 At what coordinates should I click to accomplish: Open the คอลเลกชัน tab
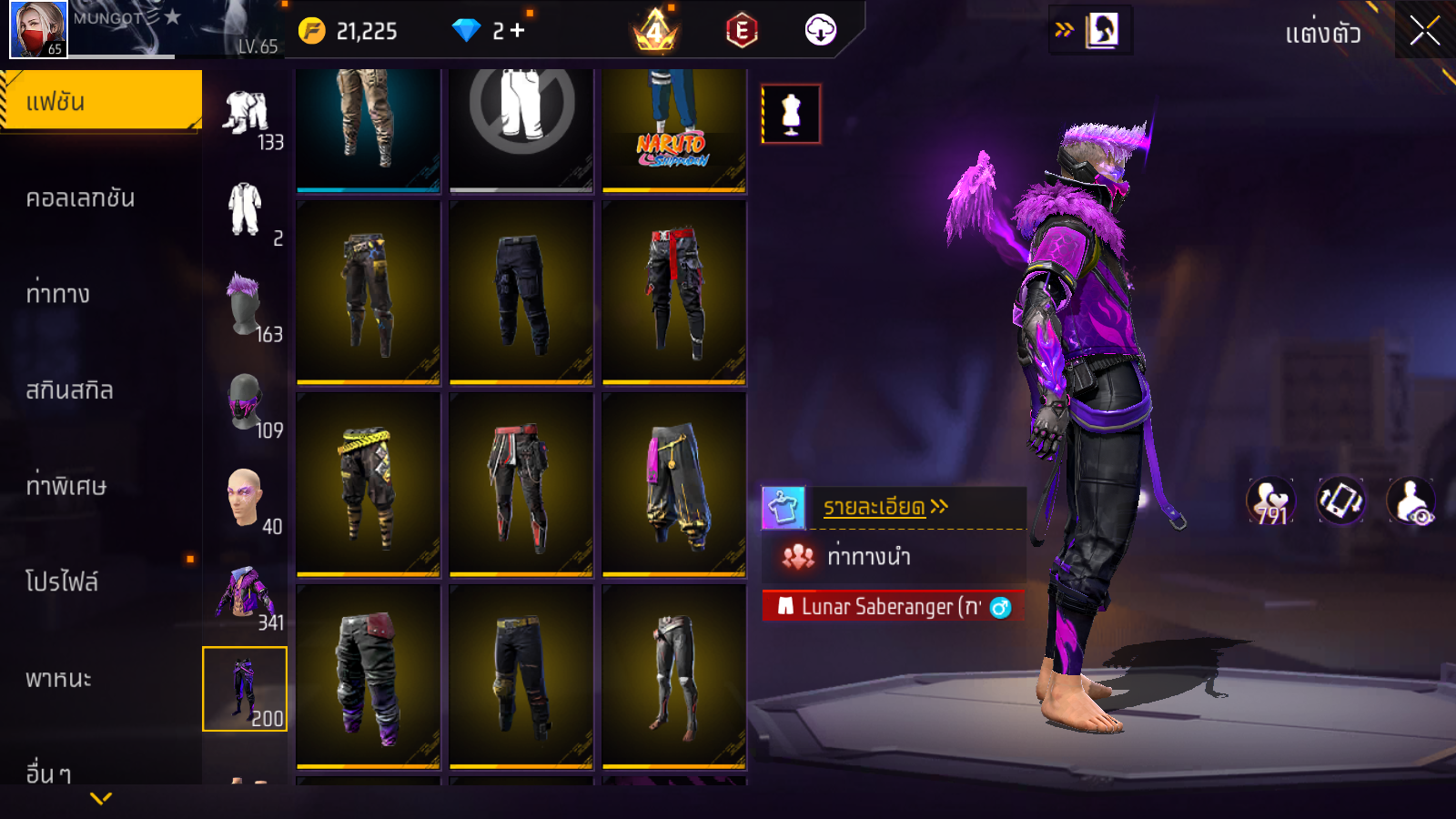[80, 198]
